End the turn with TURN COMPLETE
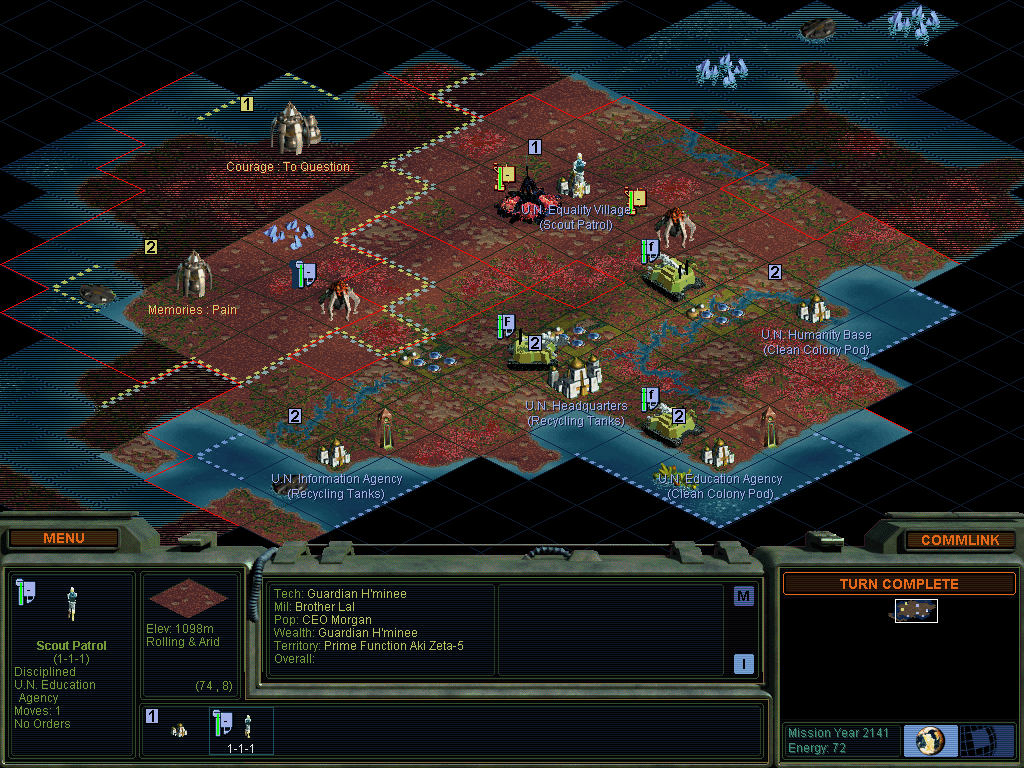 click(898, 584)
